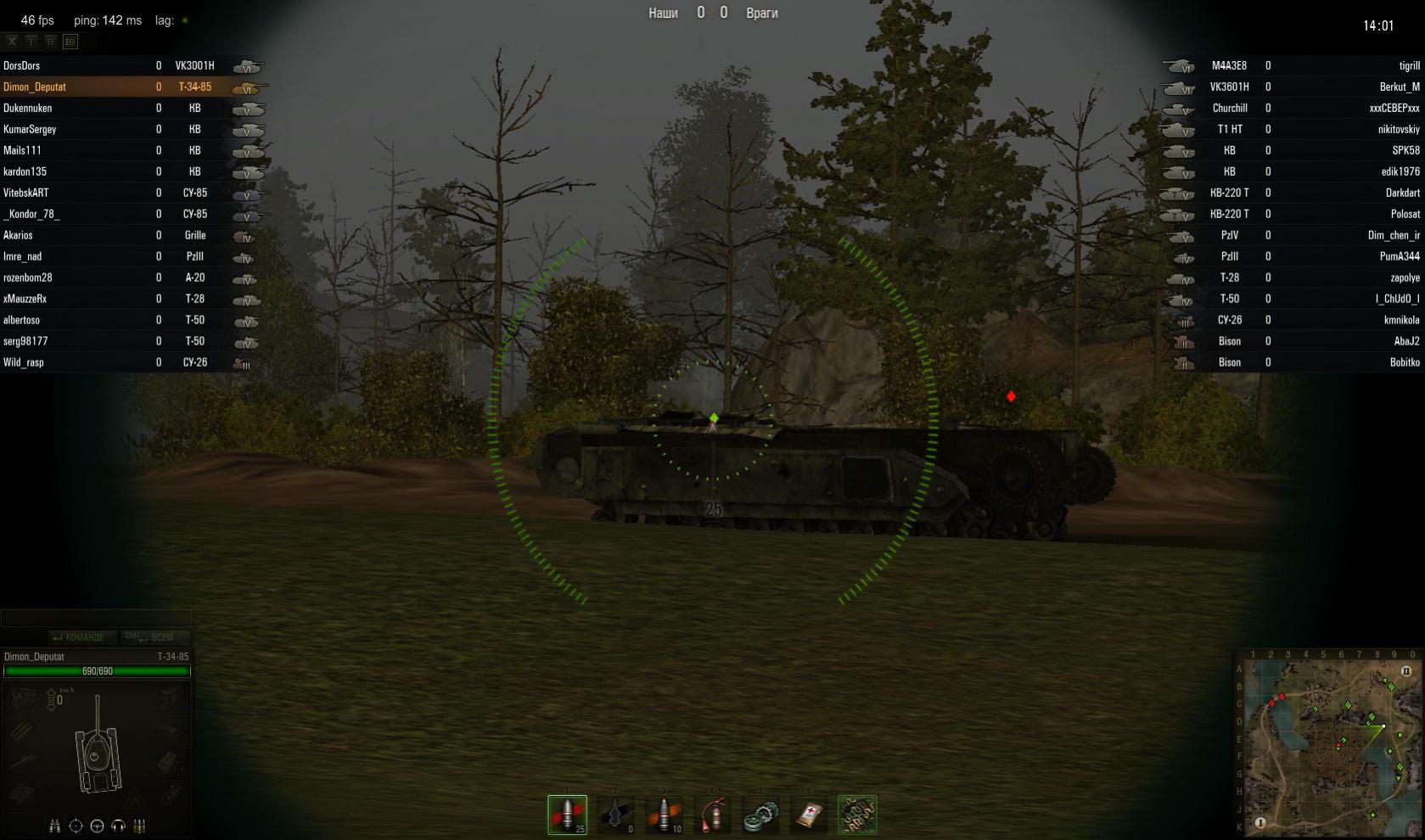Click the headphones radio operator icon
This screenshot has height=840, width=1425.
click(x=118, y=826)
